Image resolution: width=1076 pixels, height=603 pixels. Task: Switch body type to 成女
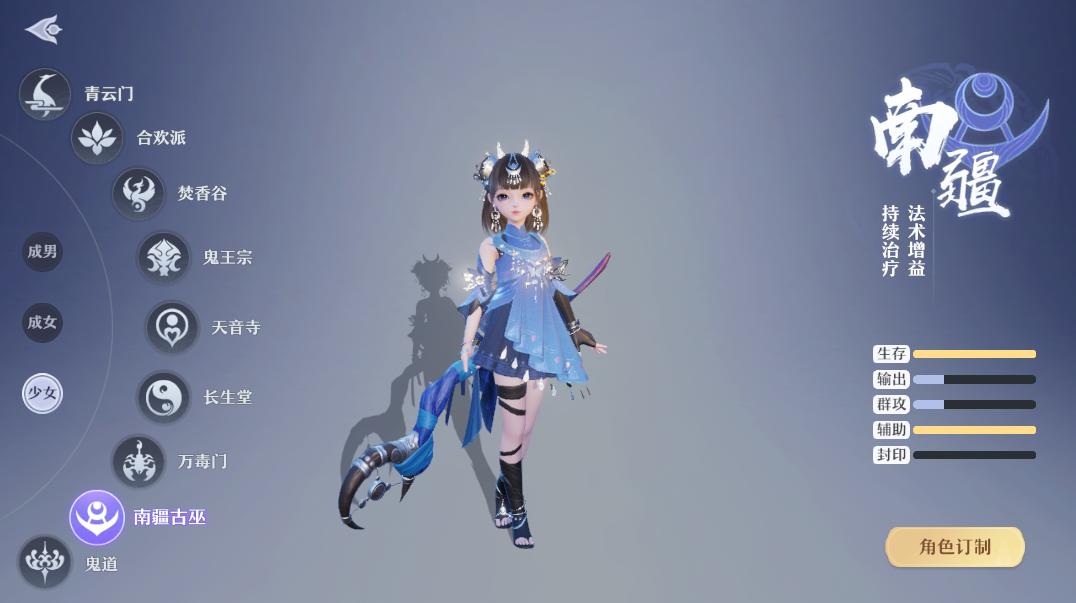point(43,323)
